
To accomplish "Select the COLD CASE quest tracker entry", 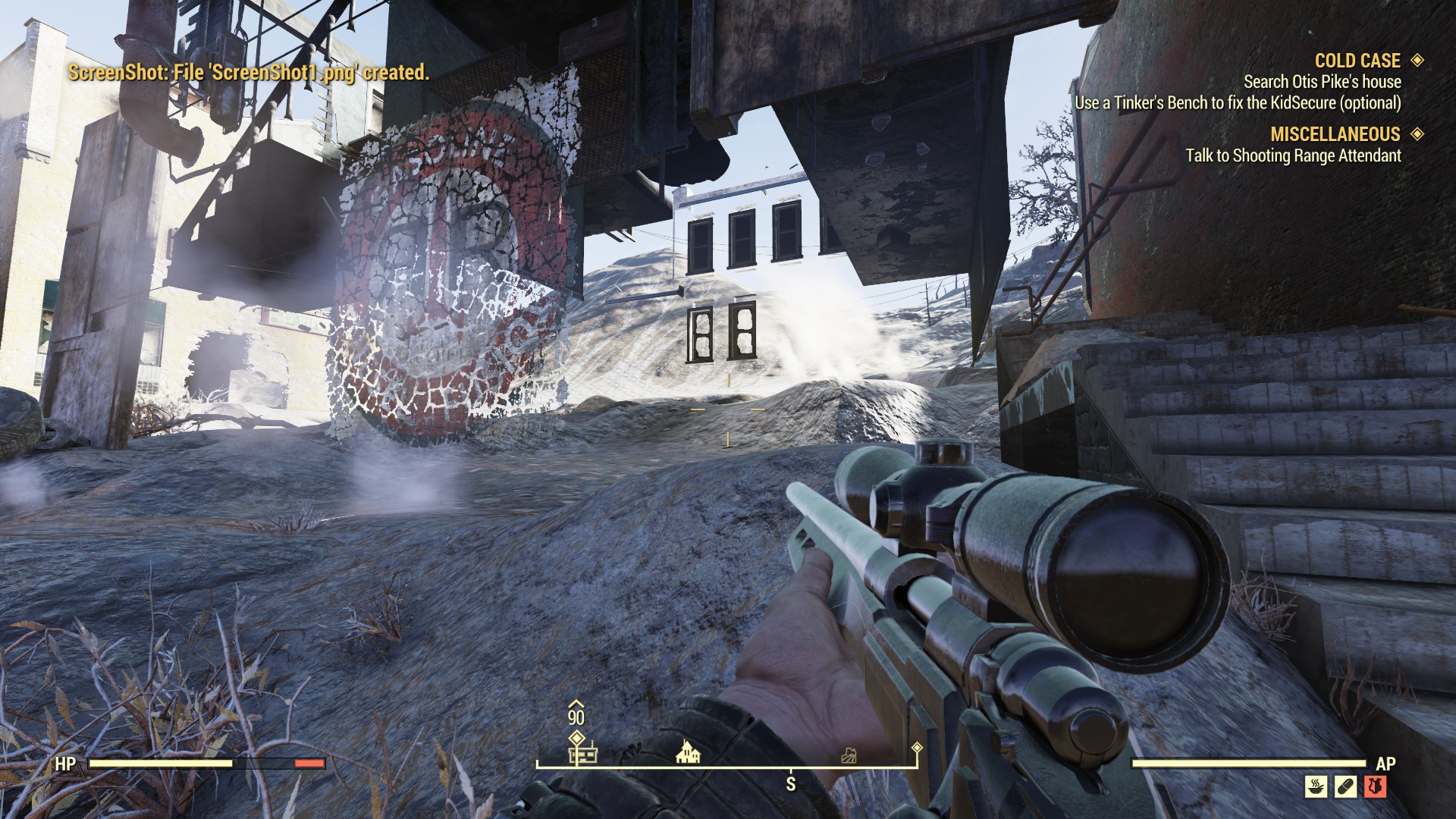I will coord(1357,61).
